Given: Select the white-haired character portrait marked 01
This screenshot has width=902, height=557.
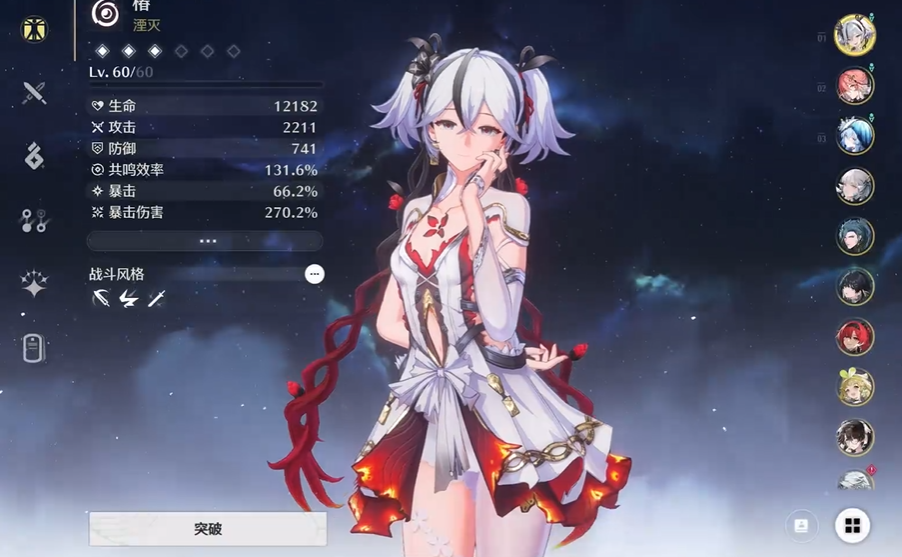Looking at the screenshot, I should (x=855, y=35).
